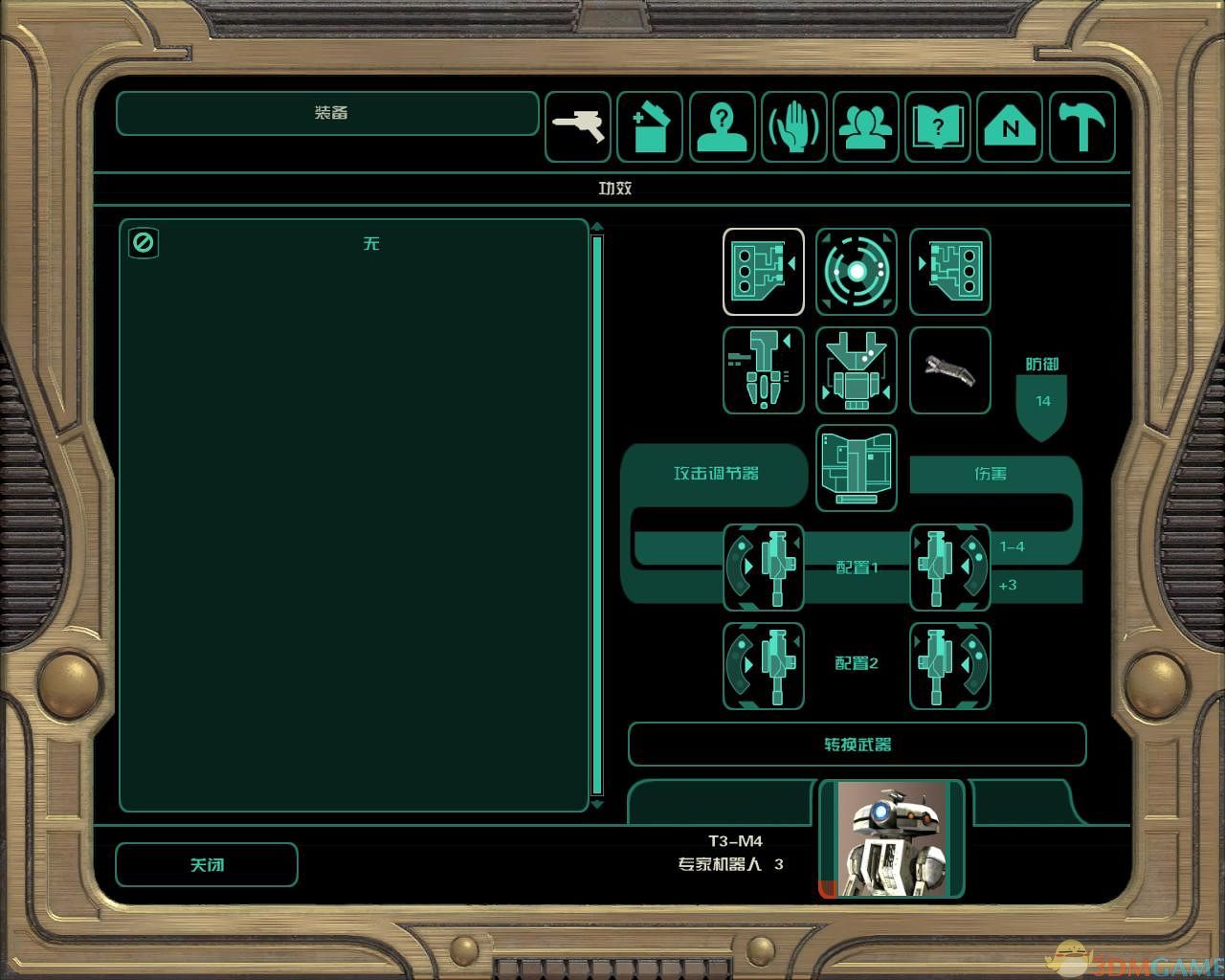Open the options hammer icon tab

click(1082, 127)
